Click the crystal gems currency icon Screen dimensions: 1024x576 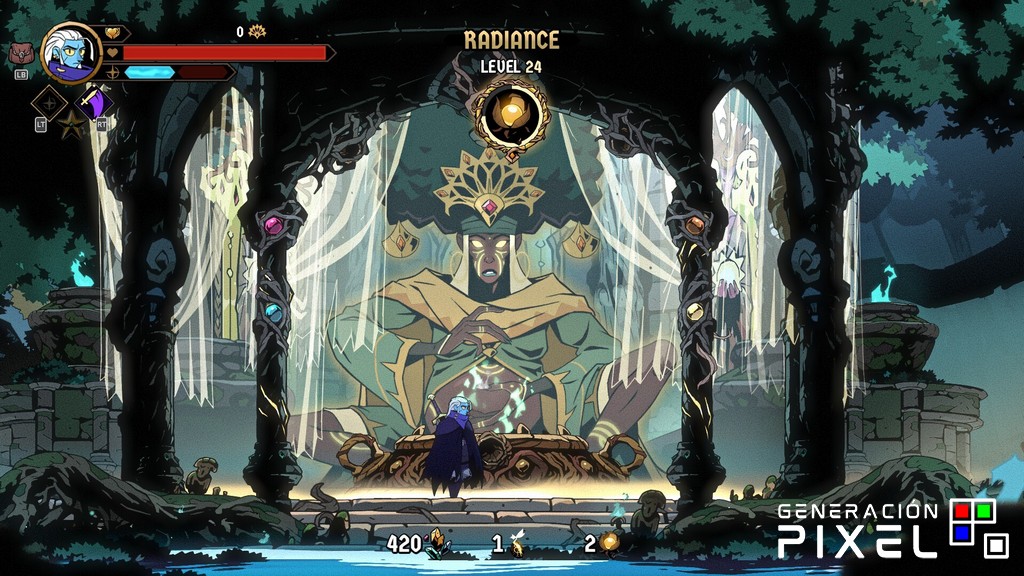[436, 543]
